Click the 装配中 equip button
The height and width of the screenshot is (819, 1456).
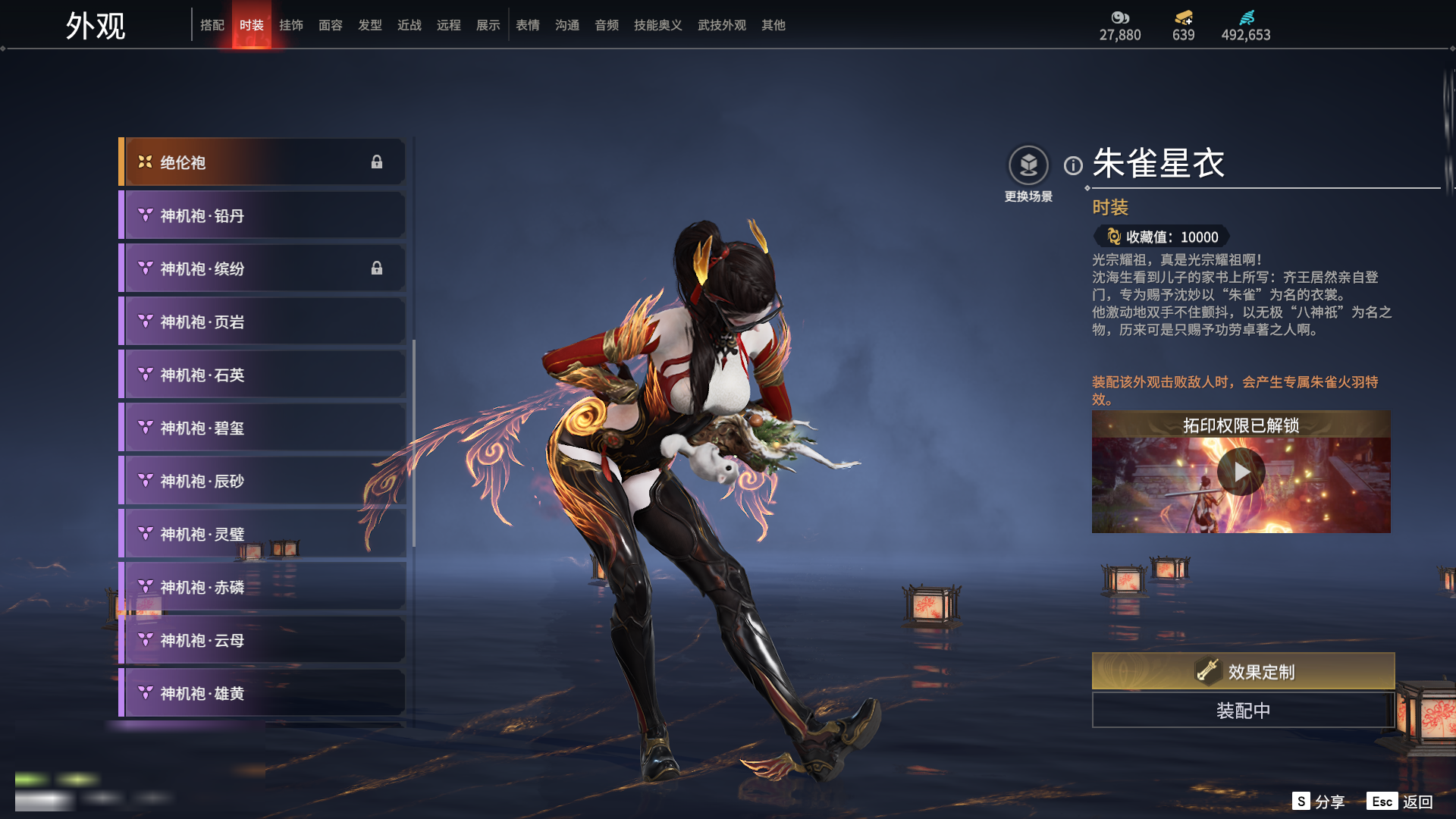tap(1243, 711)
